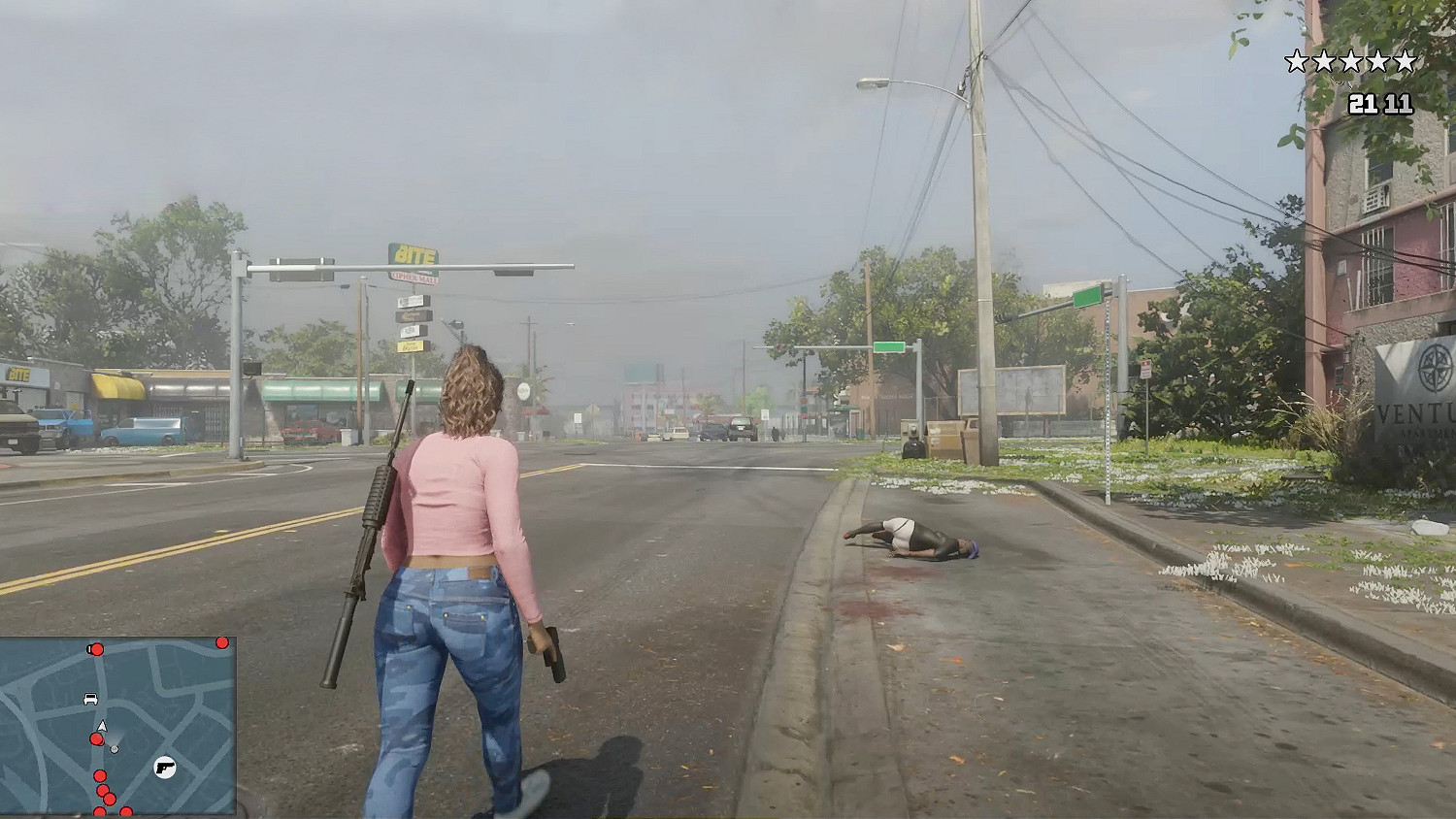The width and height of the screenshot is (1456, 819).
Task: Select the pistol icon on the minimap
Action: click(164, 768)
